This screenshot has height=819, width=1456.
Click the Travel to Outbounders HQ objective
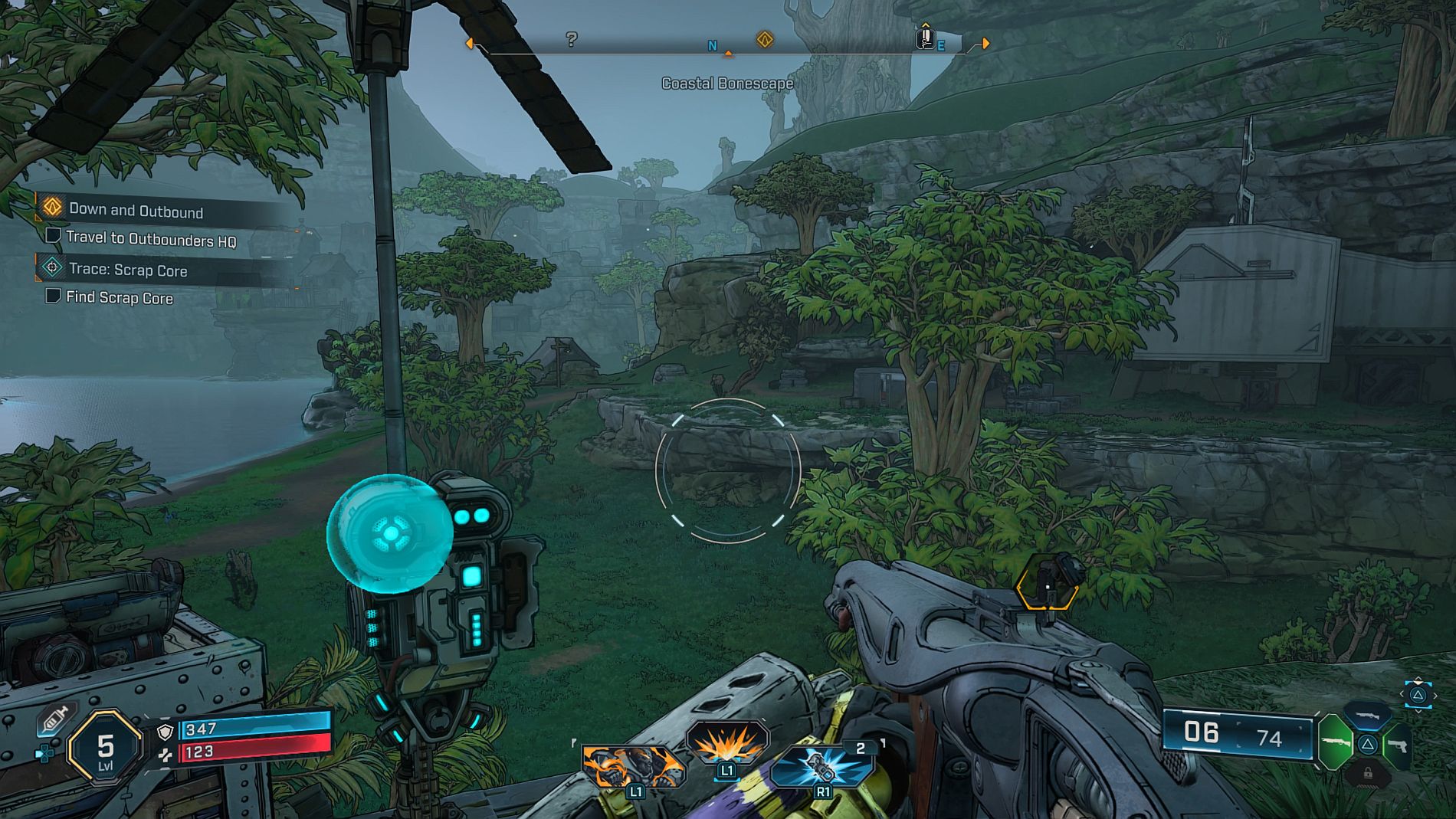(150, 239)
